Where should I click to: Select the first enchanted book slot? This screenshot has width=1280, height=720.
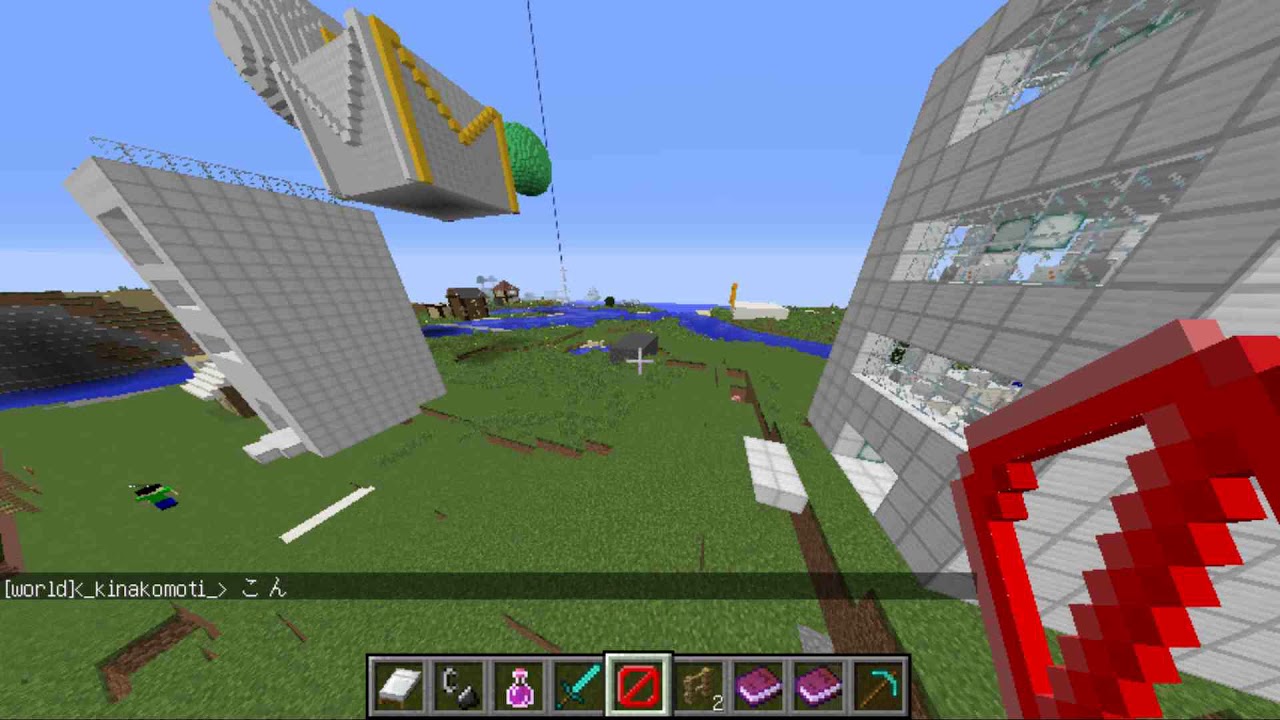coord(759,683)
